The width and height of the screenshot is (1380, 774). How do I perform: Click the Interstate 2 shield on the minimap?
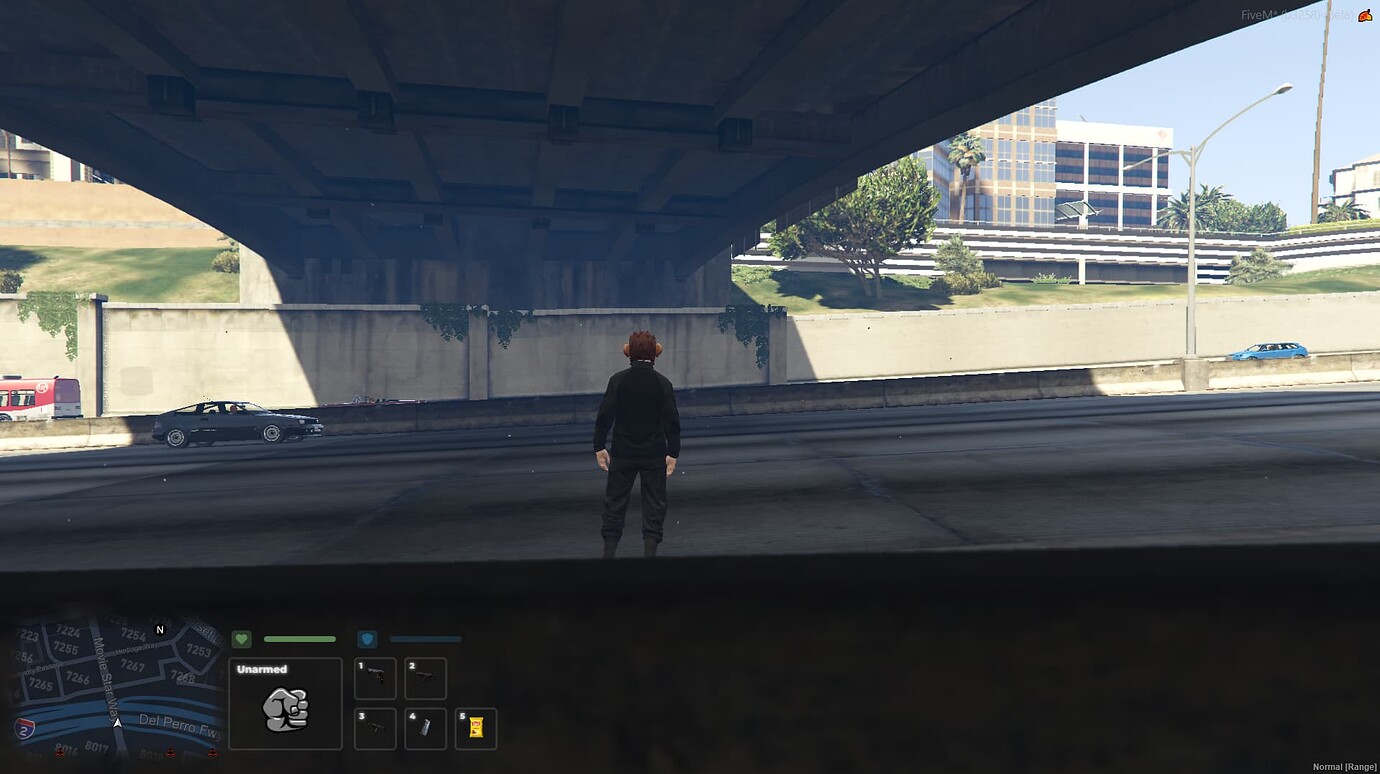pyautogui.click(x=24, y=728)
